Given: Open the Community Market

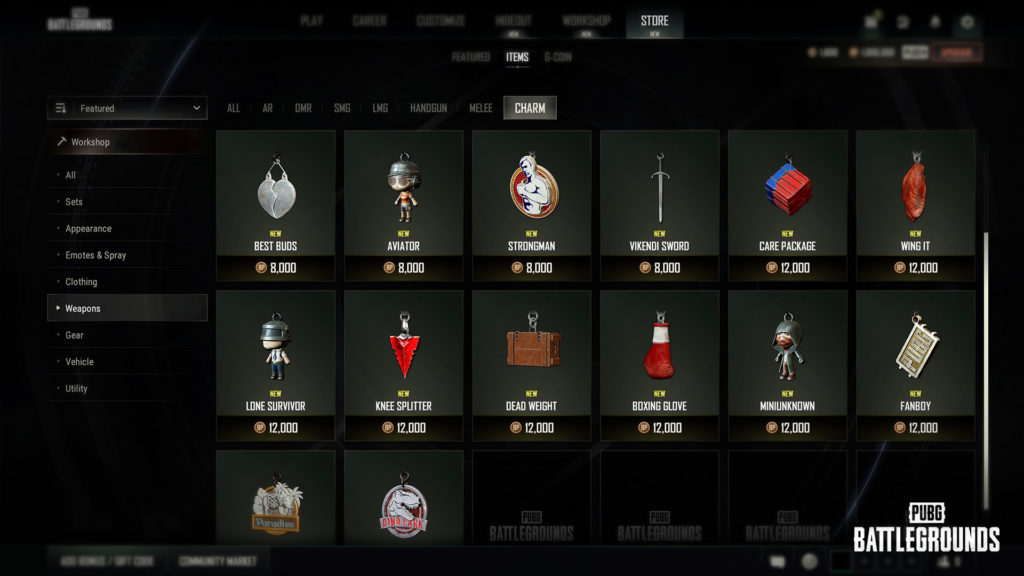Looking at the screenshot, I should (x=218, y=561).
